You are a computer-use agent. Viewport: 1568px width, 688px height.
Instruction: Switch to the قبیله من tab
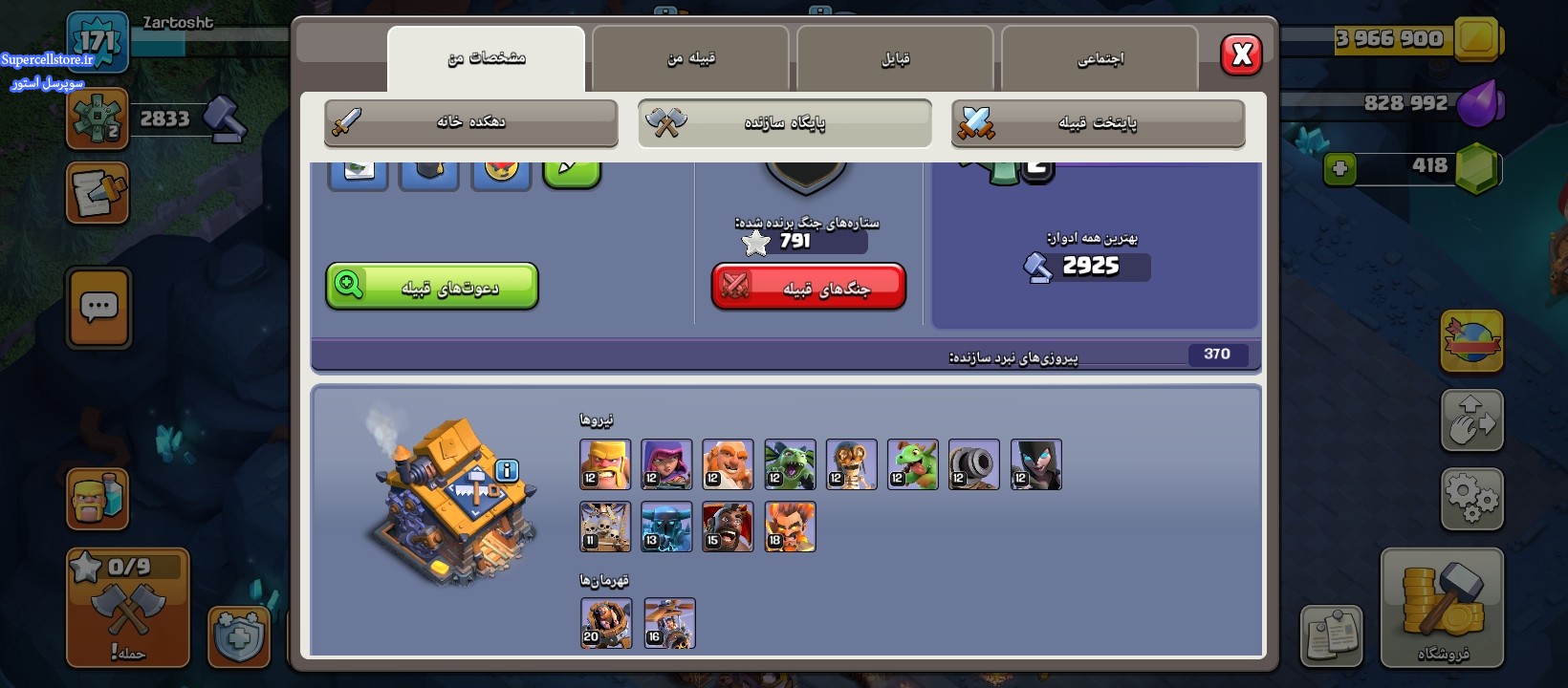point(690,58)
